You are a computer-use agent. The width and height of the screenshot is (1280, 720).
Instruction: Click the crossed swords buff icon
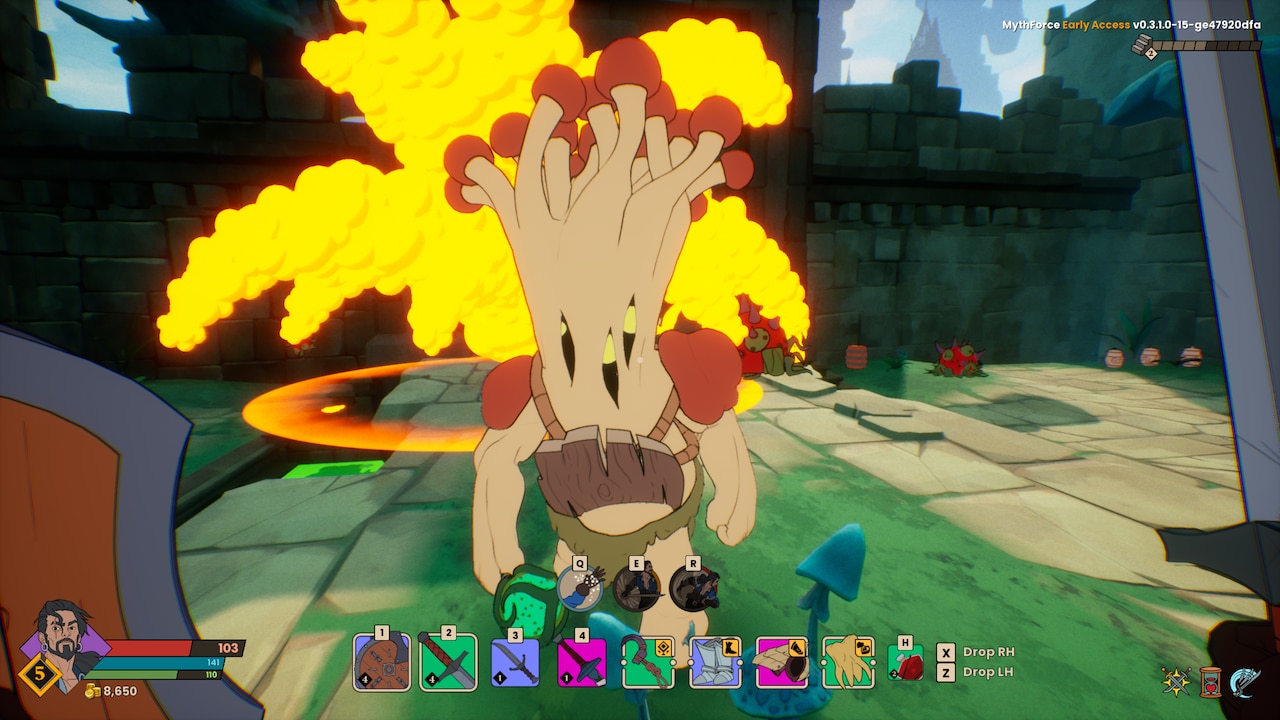[x=1176, y=681]
